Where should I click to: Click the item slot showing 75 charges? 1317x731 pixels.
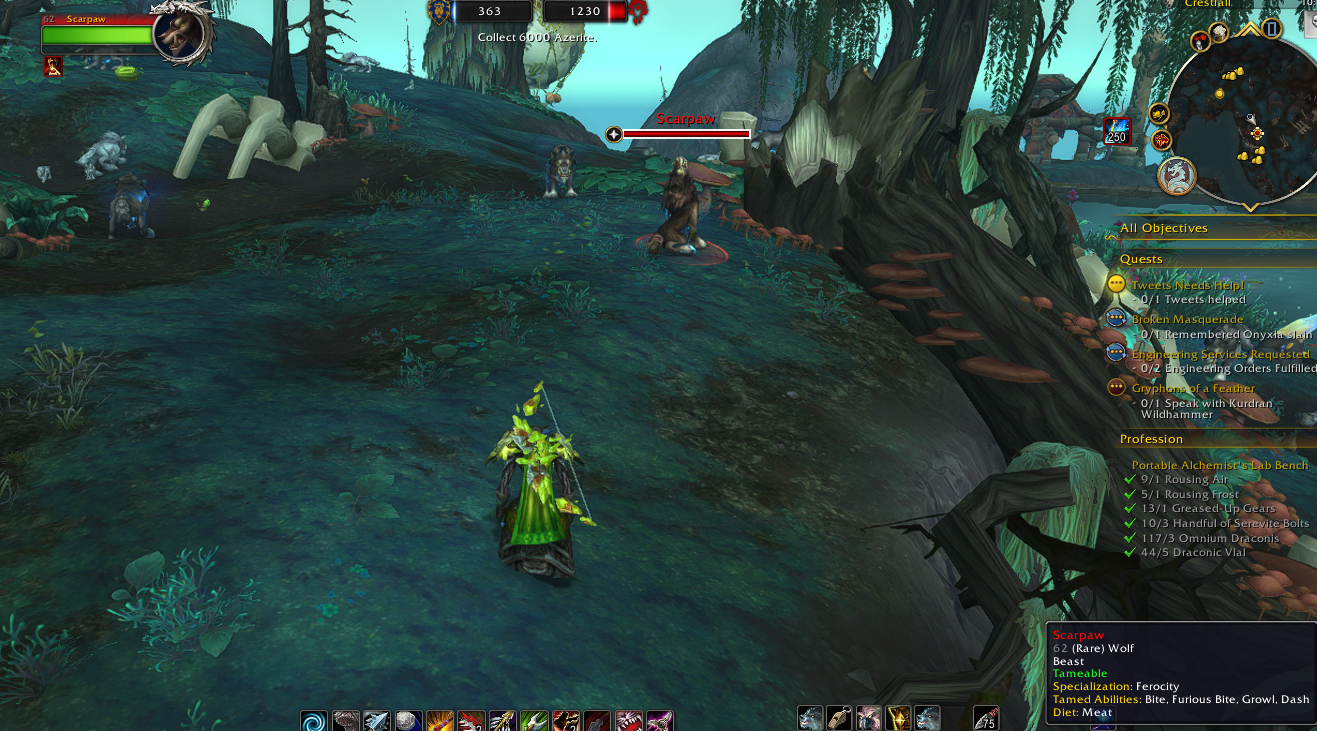(x=985, y=719)
